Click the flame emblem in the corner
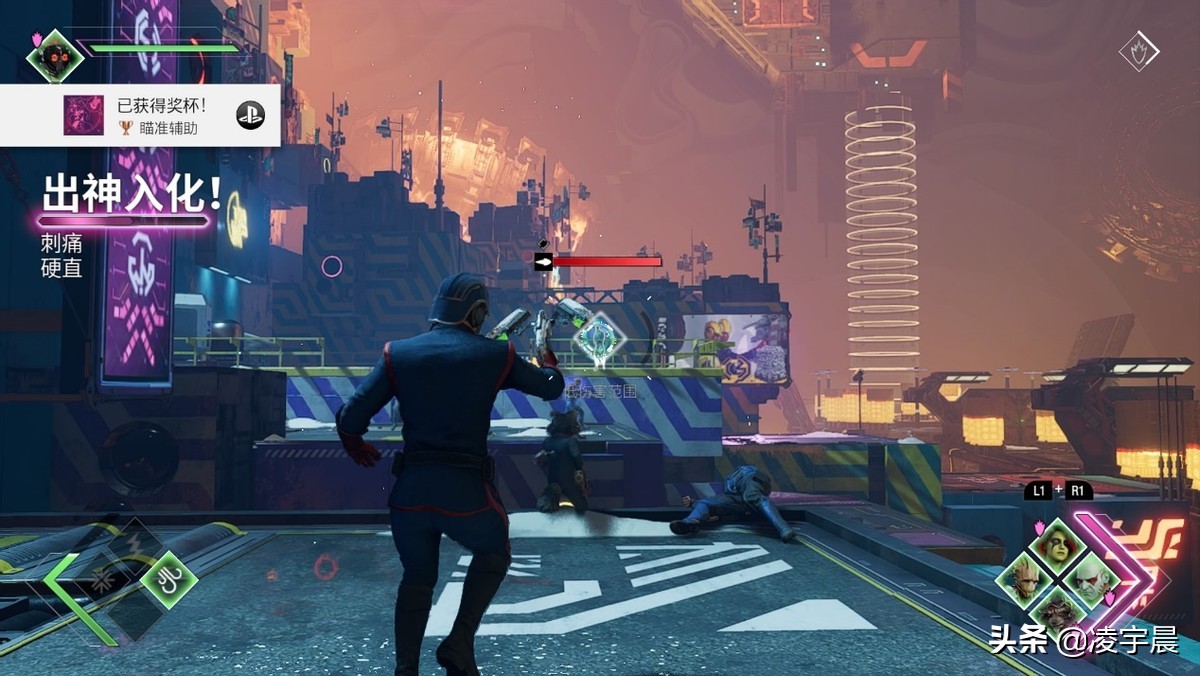1200x676 pixels. (x=1139, y=52)
